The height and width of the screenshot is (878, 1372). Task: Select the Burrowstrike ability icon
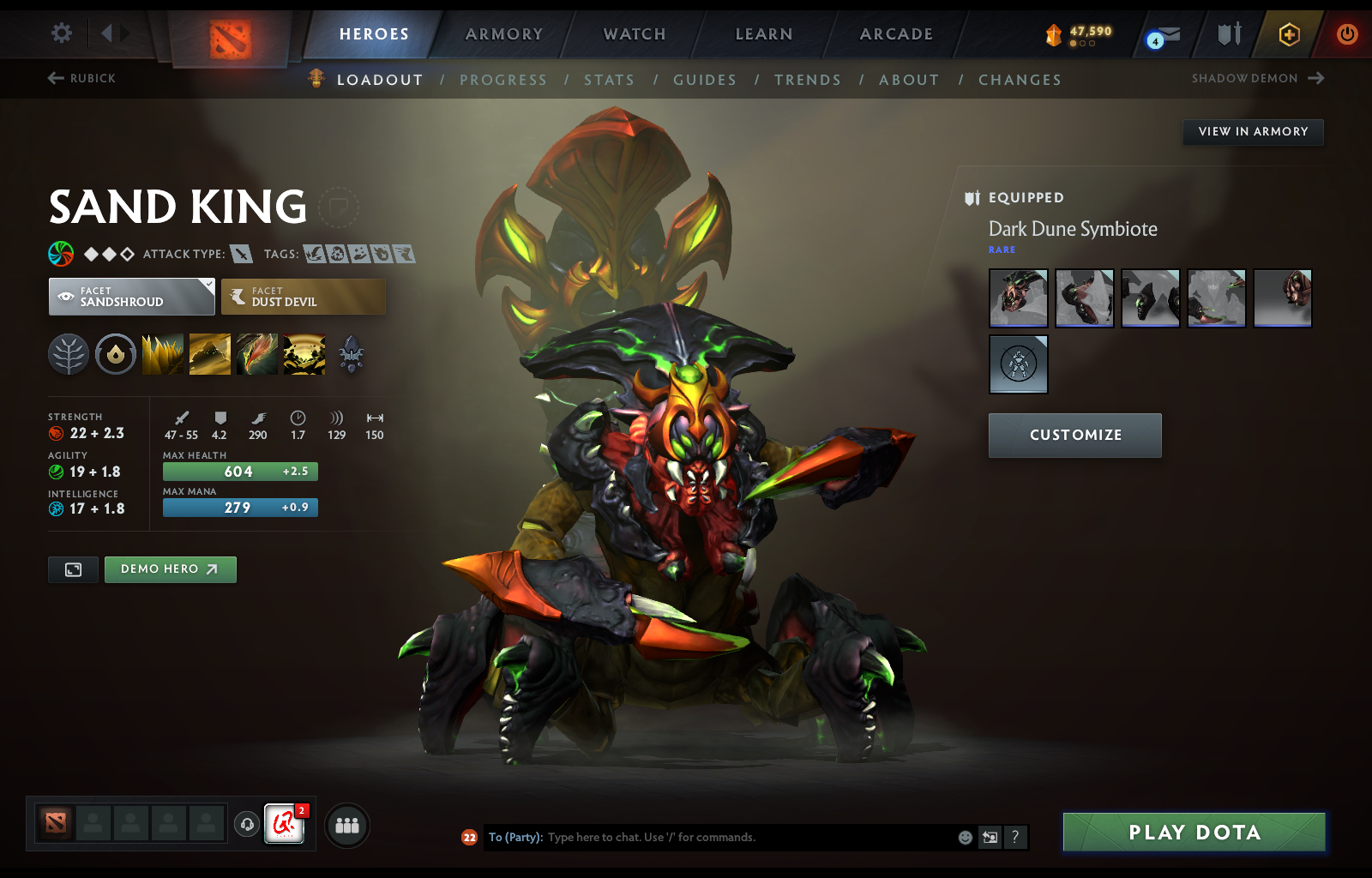pyautogui.click(x=163, y=354)
